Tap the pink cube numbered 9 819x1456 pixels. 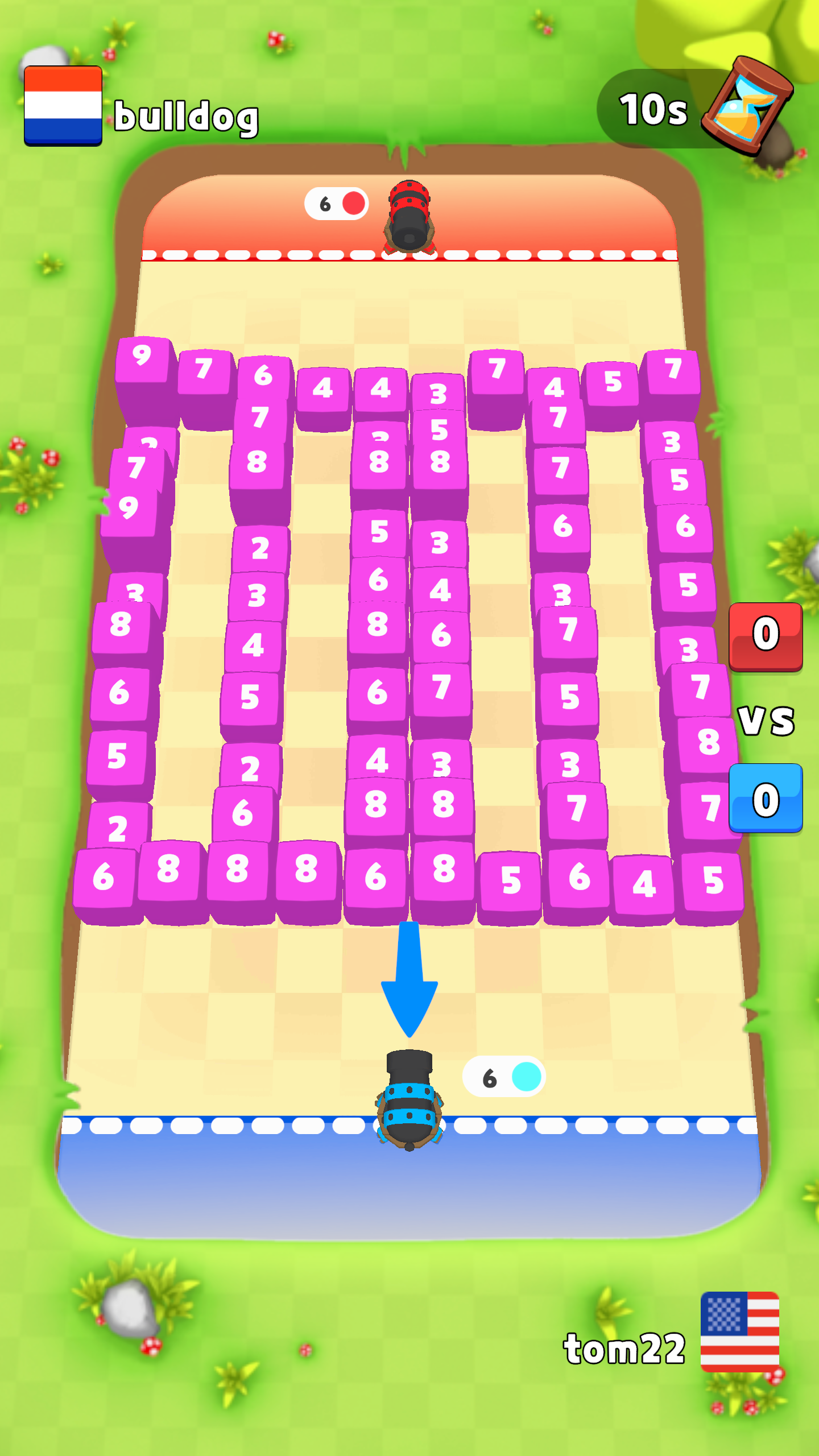(x=142, y=358)
